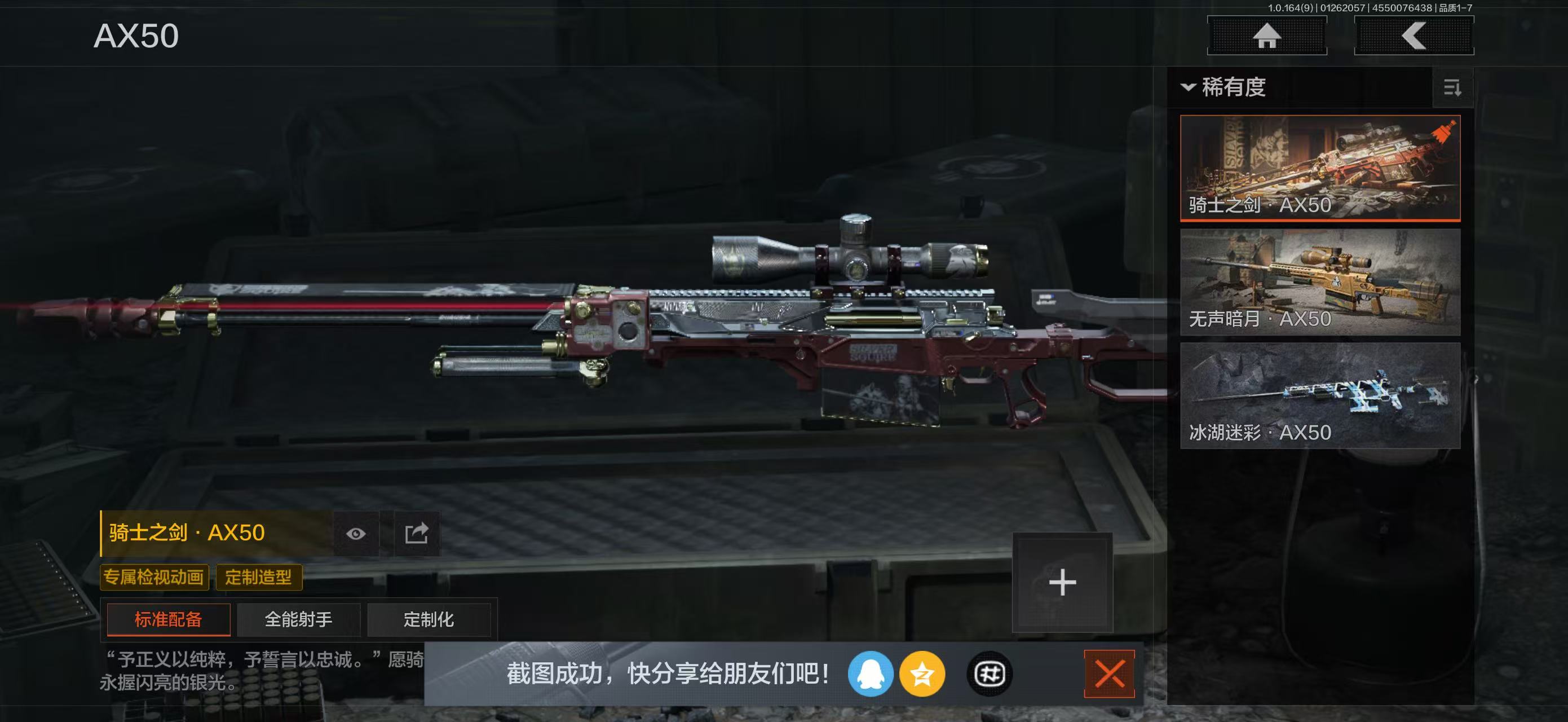Click the 定制造型 label

(x=260, y=577)
